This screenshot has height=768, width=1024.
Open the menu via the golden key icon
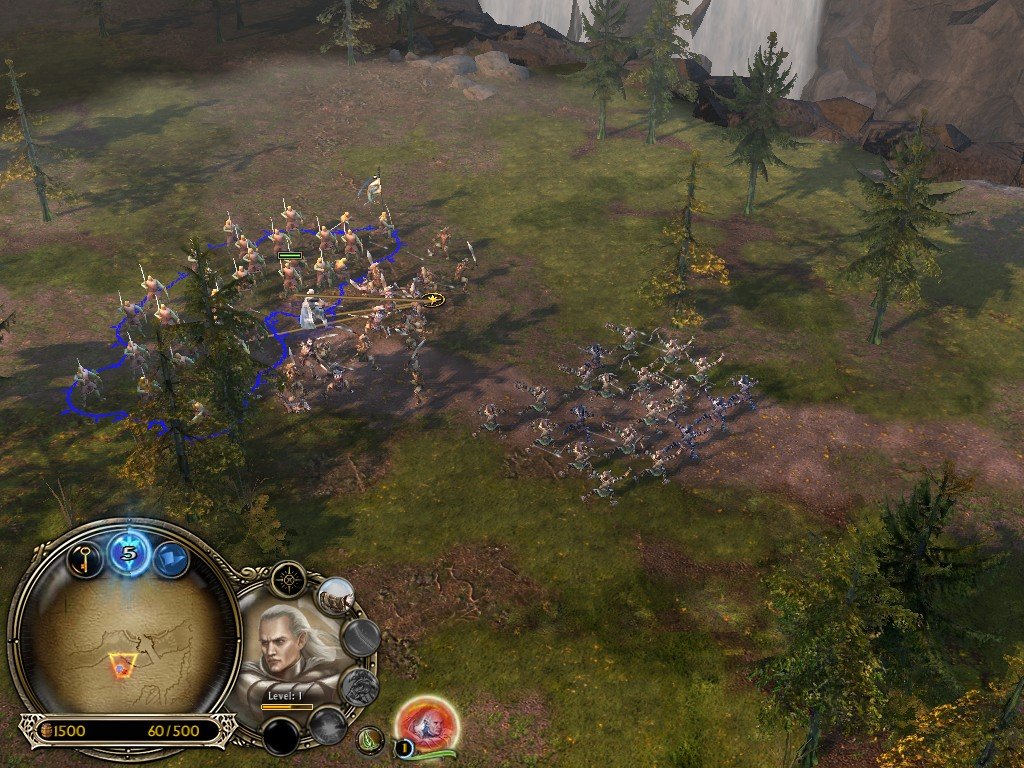click(85, 558)
